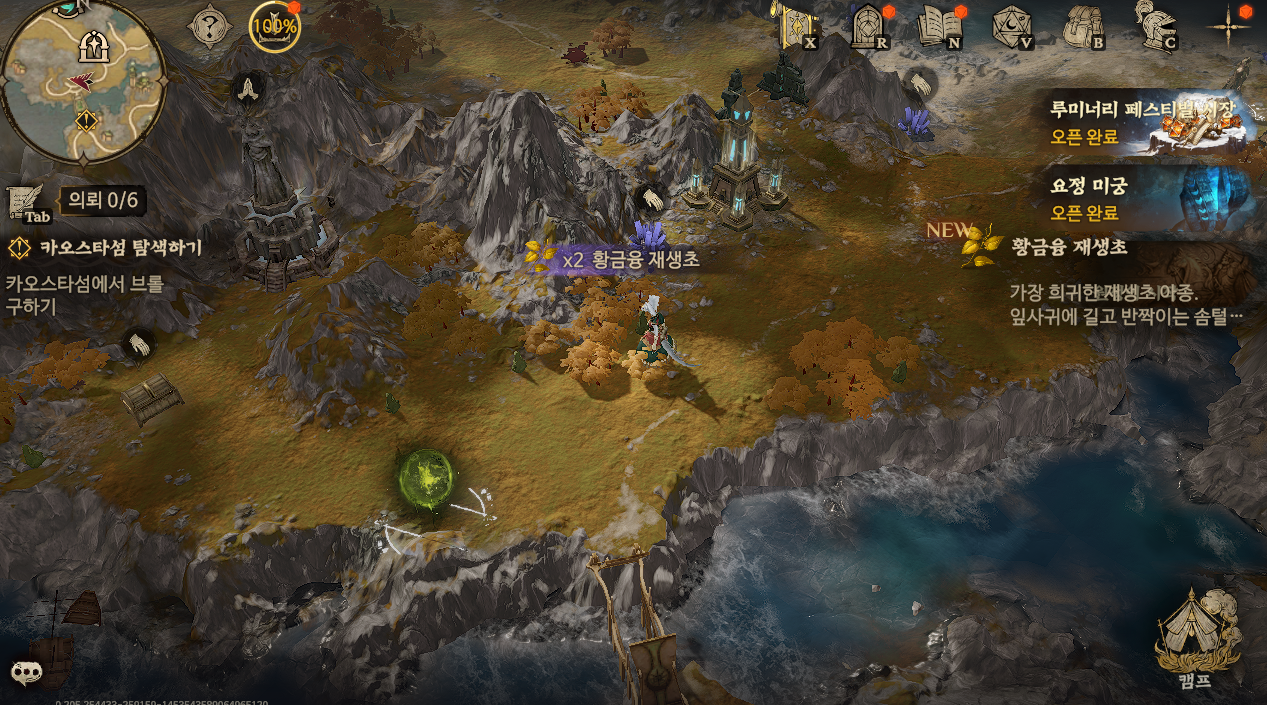Open the quest scroll log icon
This screenshot has width=1267, height=705.
(27, 202)
